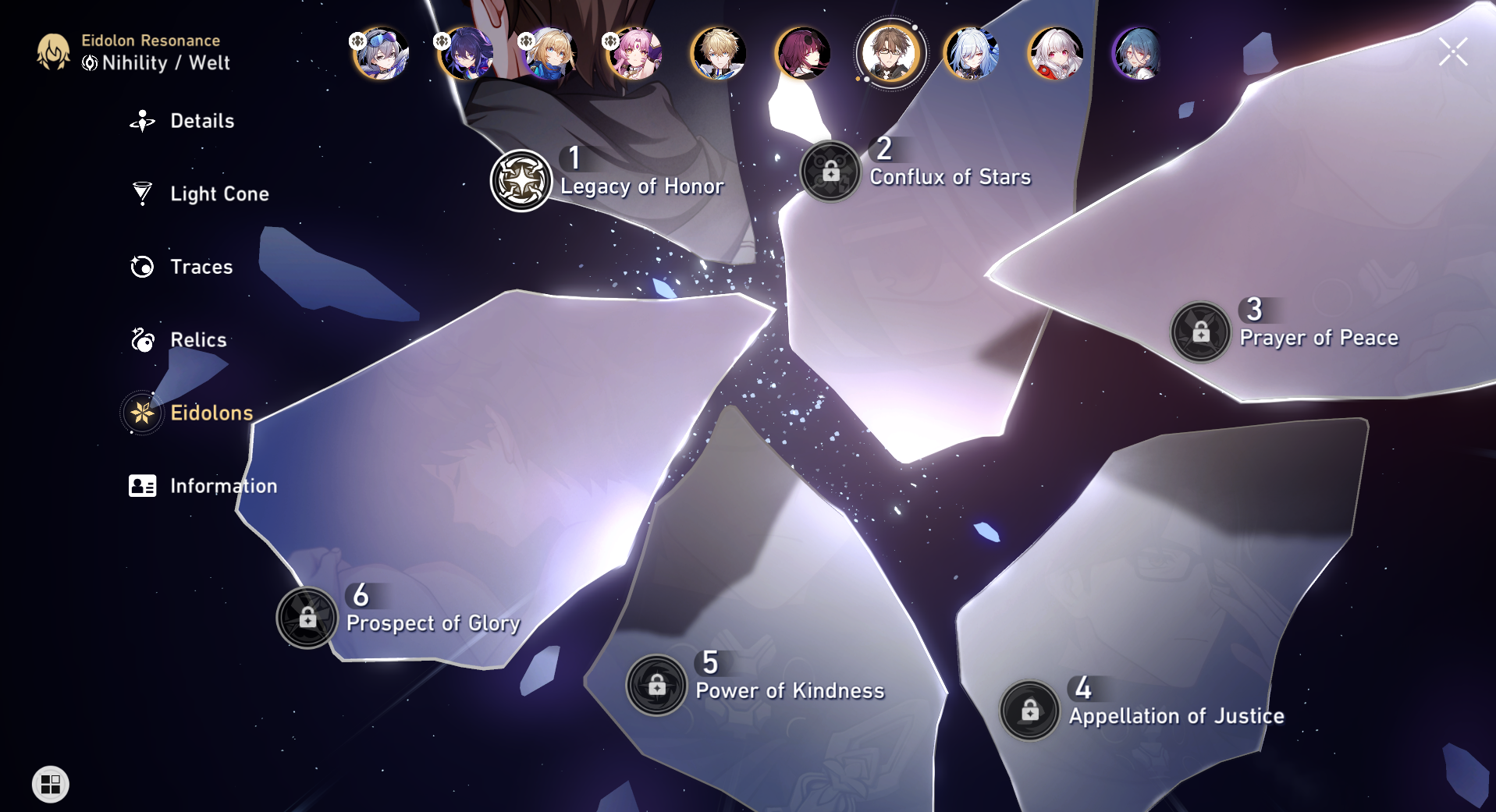Open the Information section
This screenshot has height=812, width=1496.
141,485
